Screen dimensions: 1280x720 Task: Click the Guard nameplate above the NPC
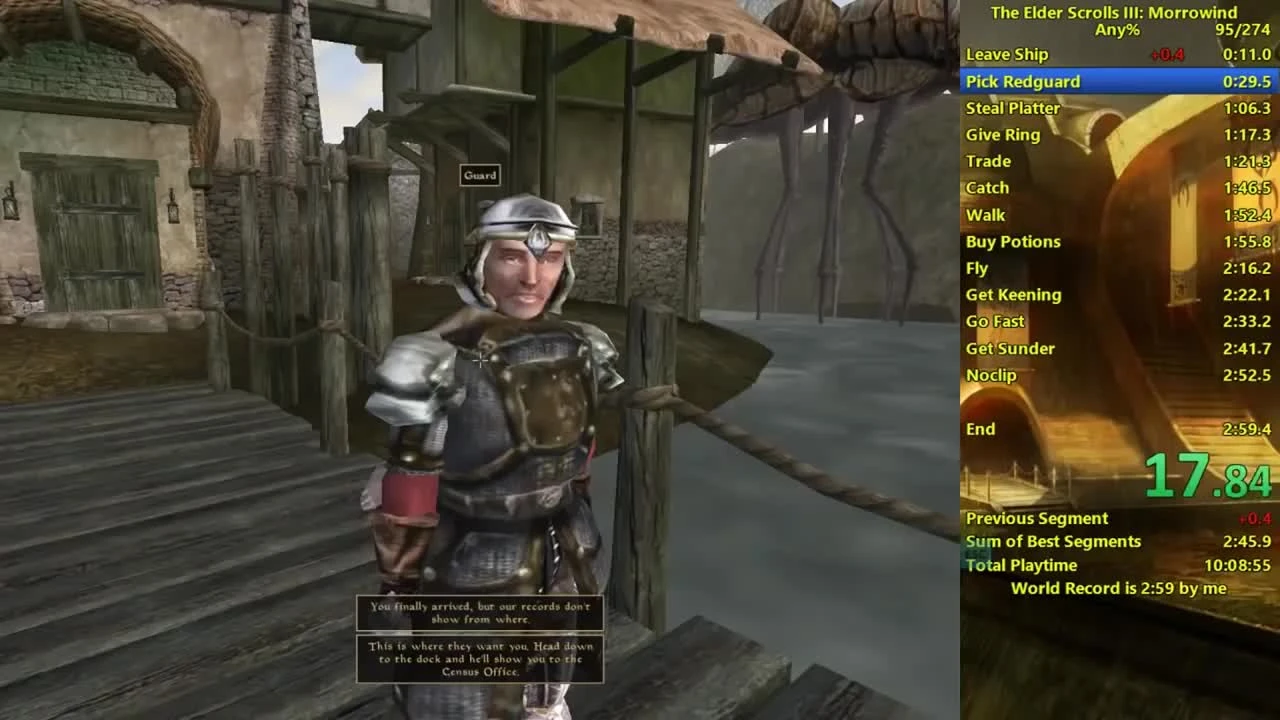(x=480, y=175)
